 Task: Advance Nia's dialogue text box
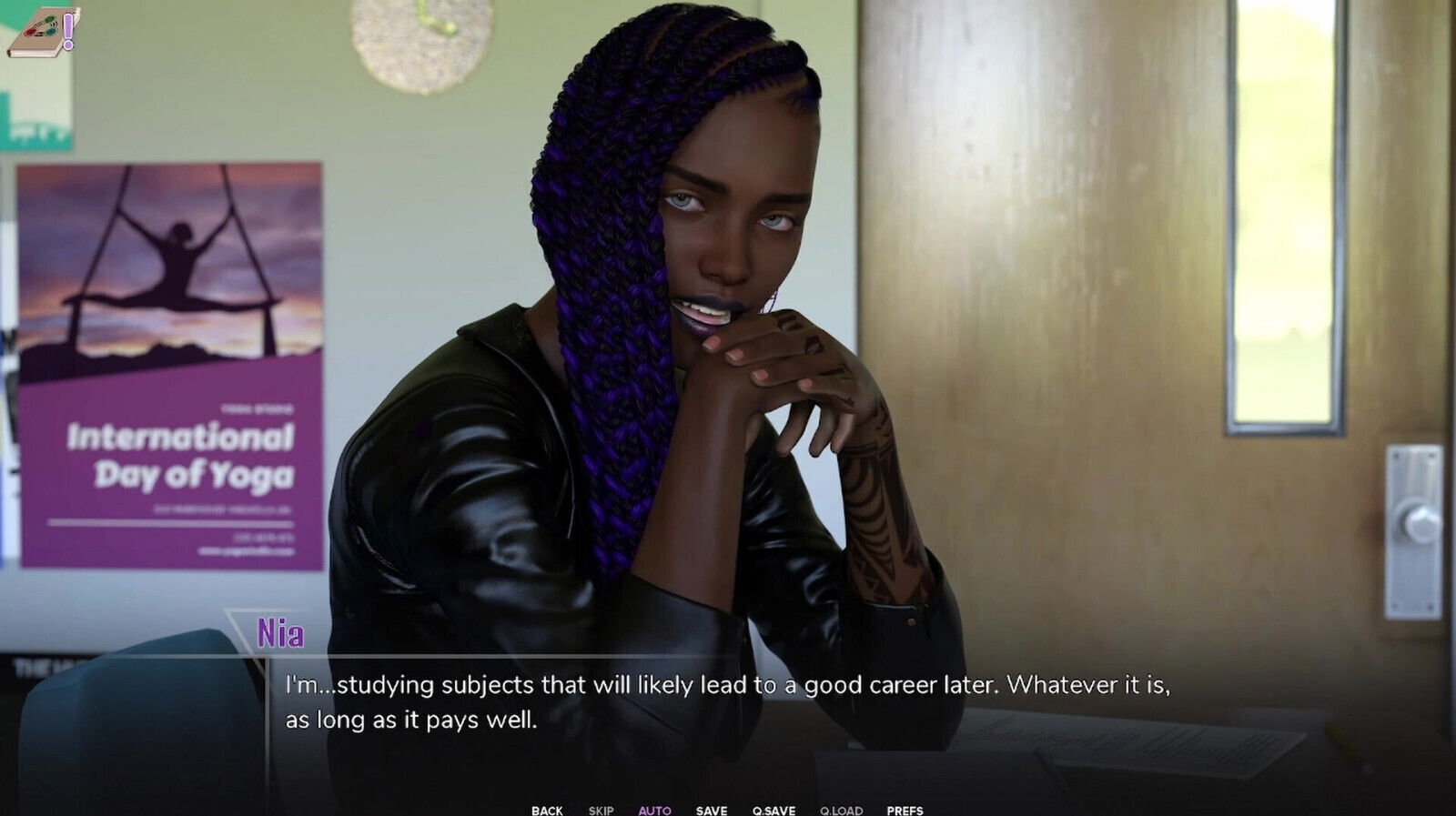728,702
